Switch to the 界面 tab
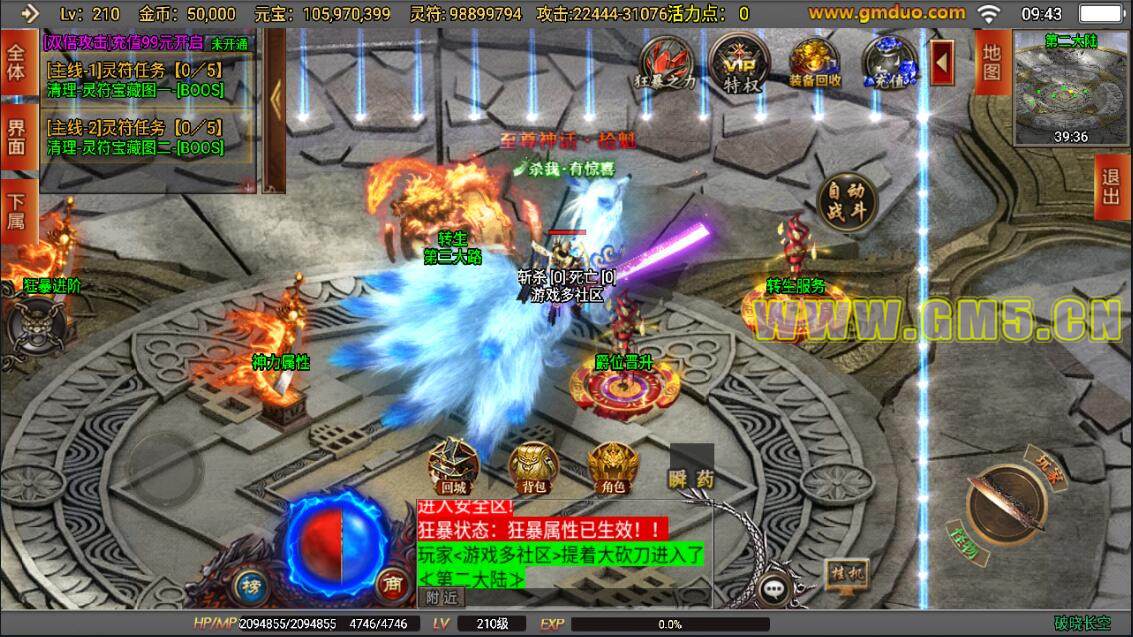Screen dimensions: 1133x637 click(15, 137)
